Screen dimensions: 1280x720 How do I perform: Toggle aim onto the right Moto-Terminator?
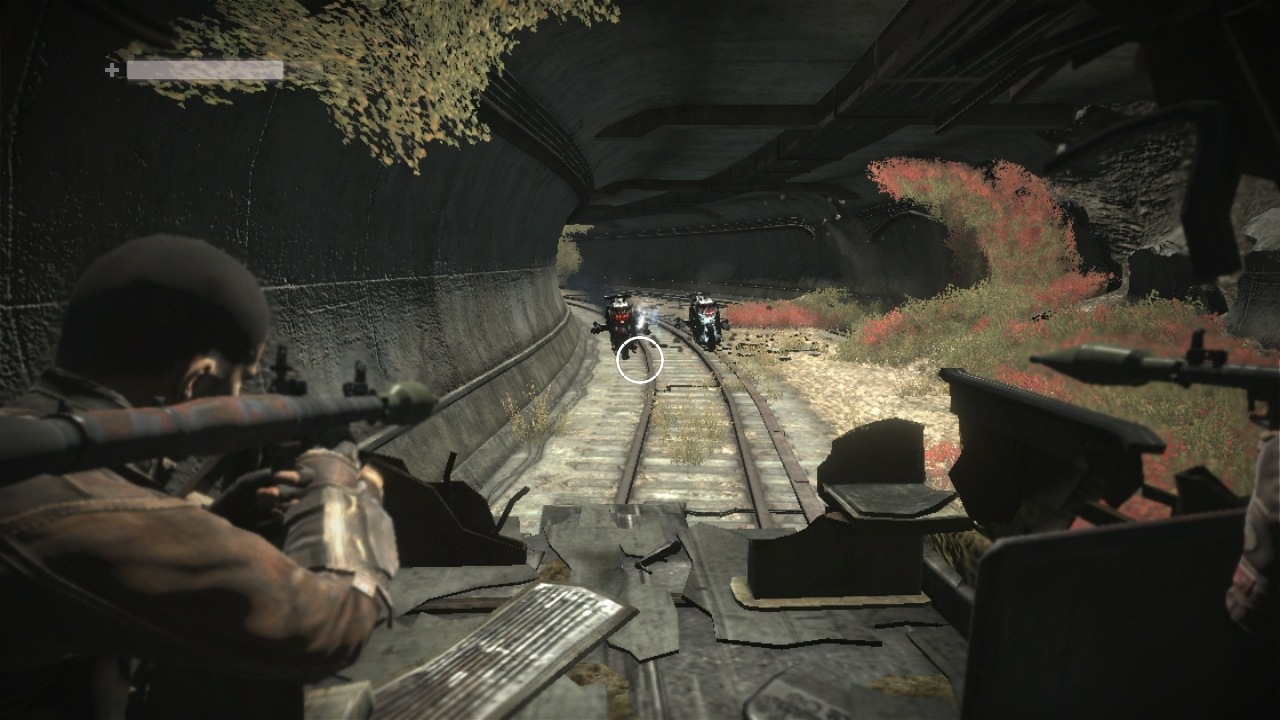707,320
